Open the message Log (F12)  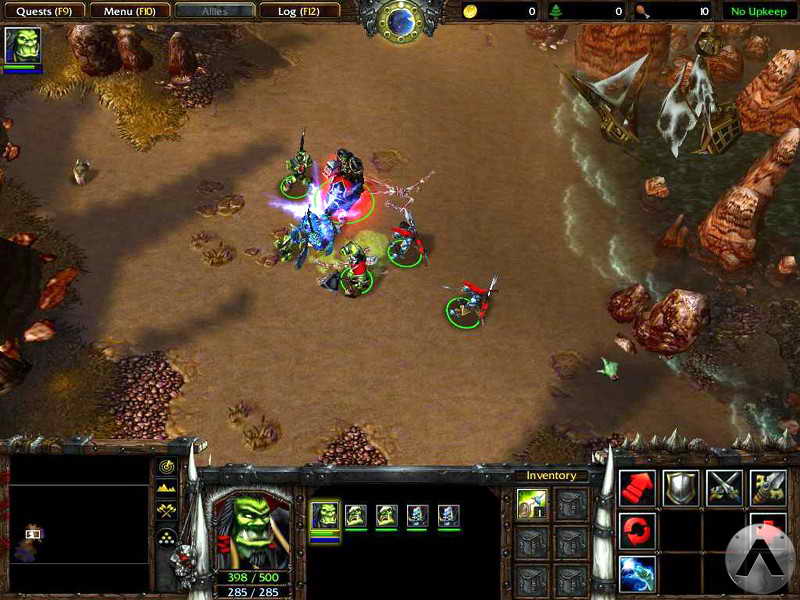coord(298,11)
